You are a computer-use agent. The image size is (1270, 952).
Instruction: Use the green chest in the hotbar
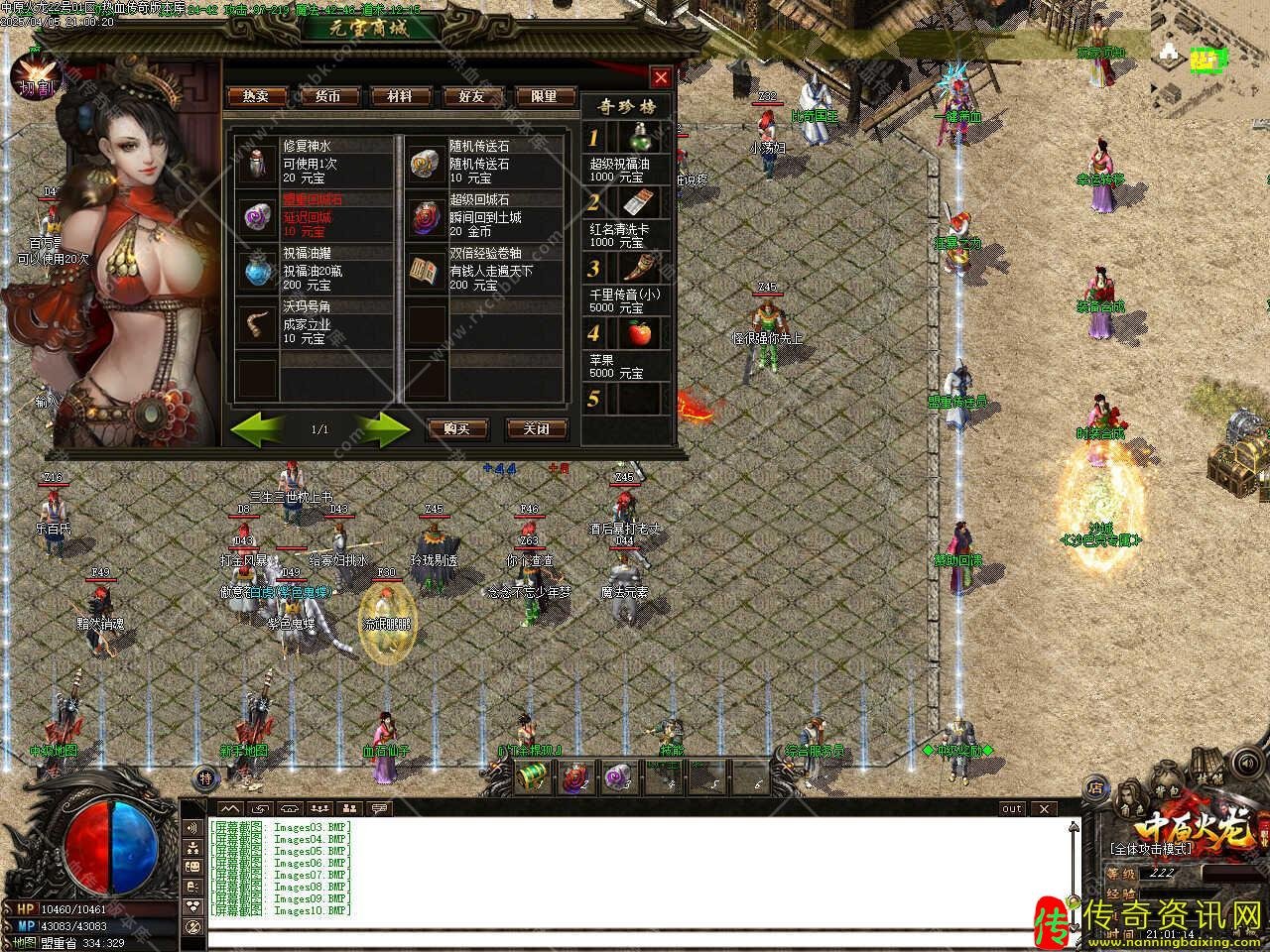534,777
